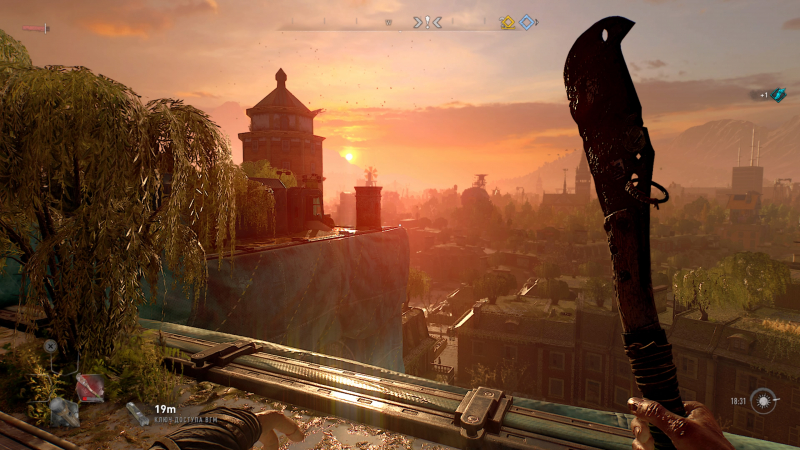Screen dimensions: 800x450
Task: Select the red syringe quick-slot item
Action: pyautogui.click(x=90, y=387)
